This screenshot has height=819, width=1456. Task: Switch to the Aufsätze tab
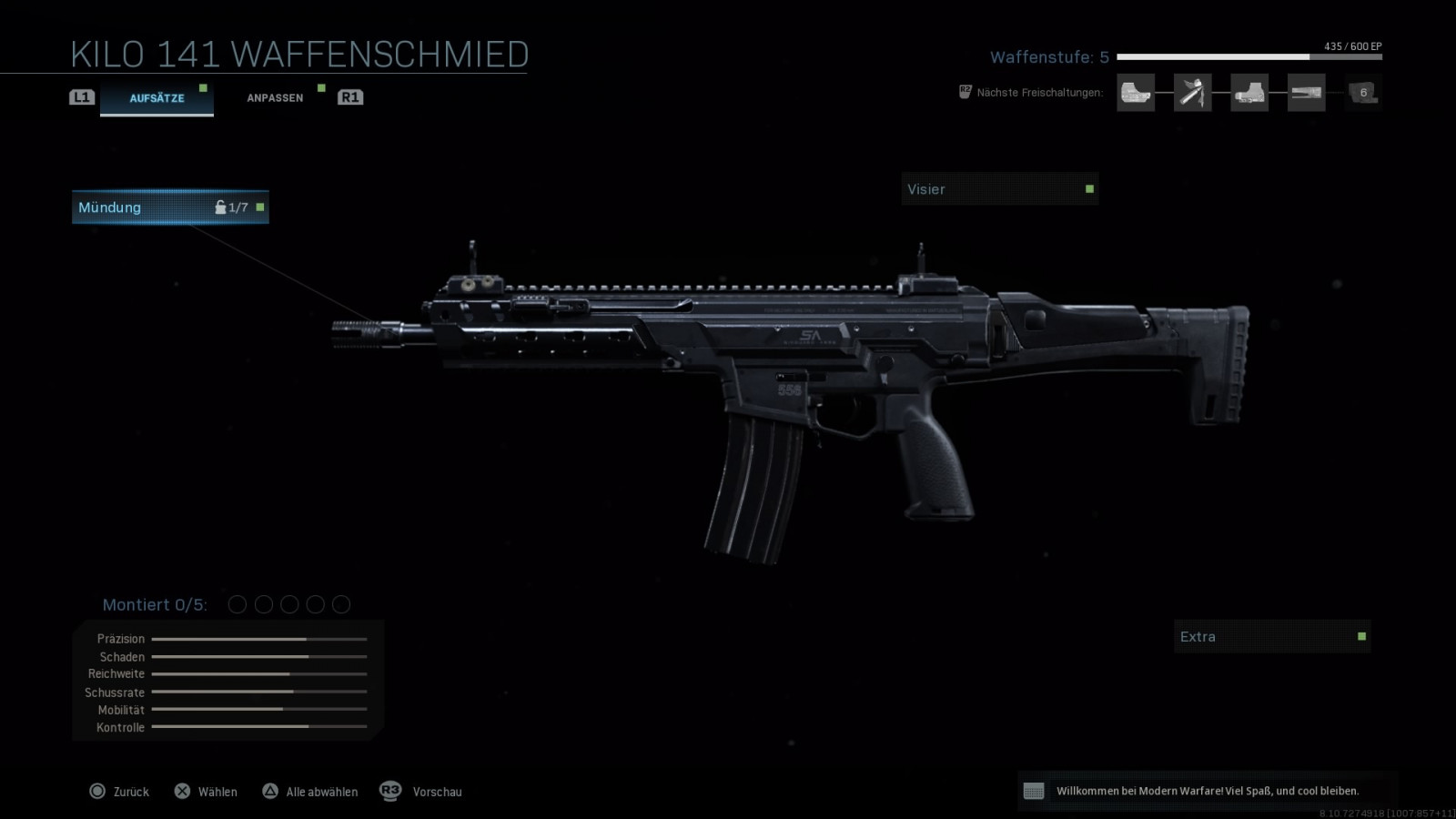point(157,97)
